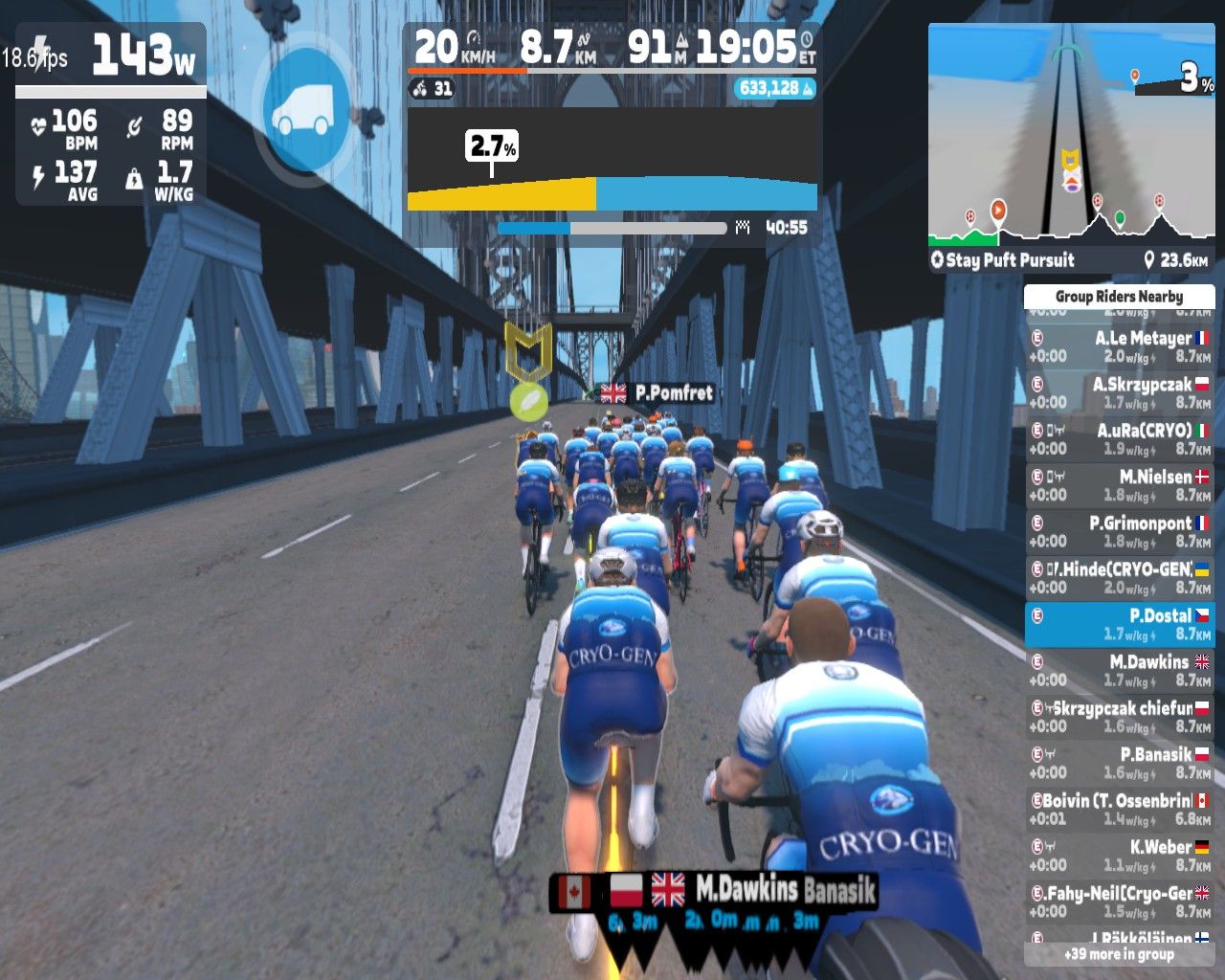Select P.Banasik in nearby riders
The width and height of the screenshot is (1225, 980).
tap(1119, 763)
